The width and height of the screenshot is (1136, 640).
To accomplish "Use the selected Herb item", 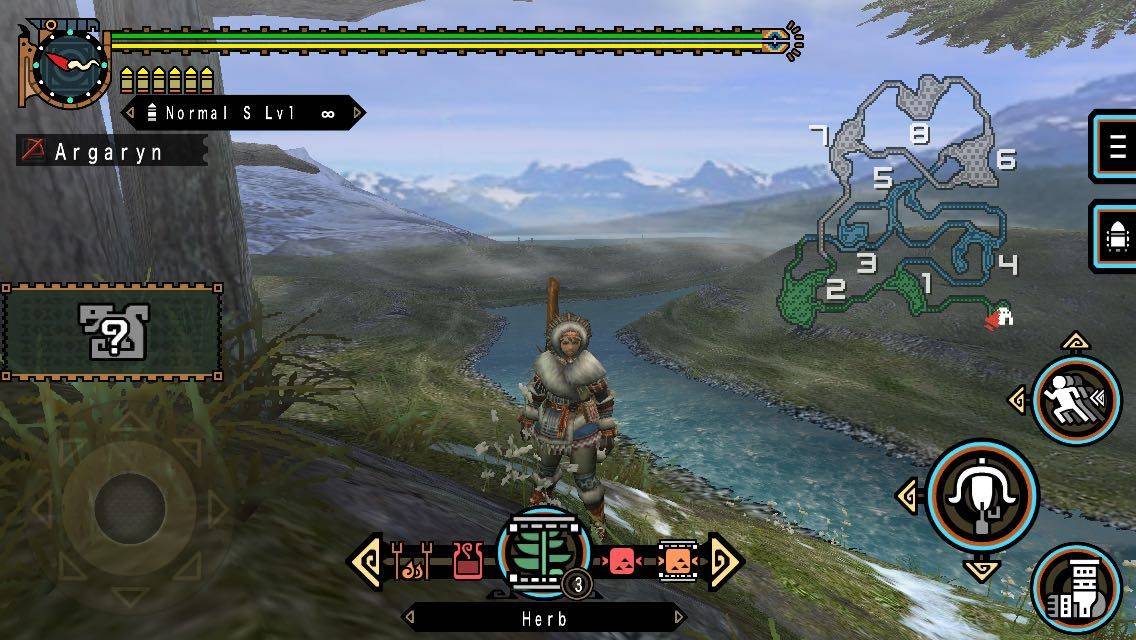I will pyautogui.click(x=544, y=558).
